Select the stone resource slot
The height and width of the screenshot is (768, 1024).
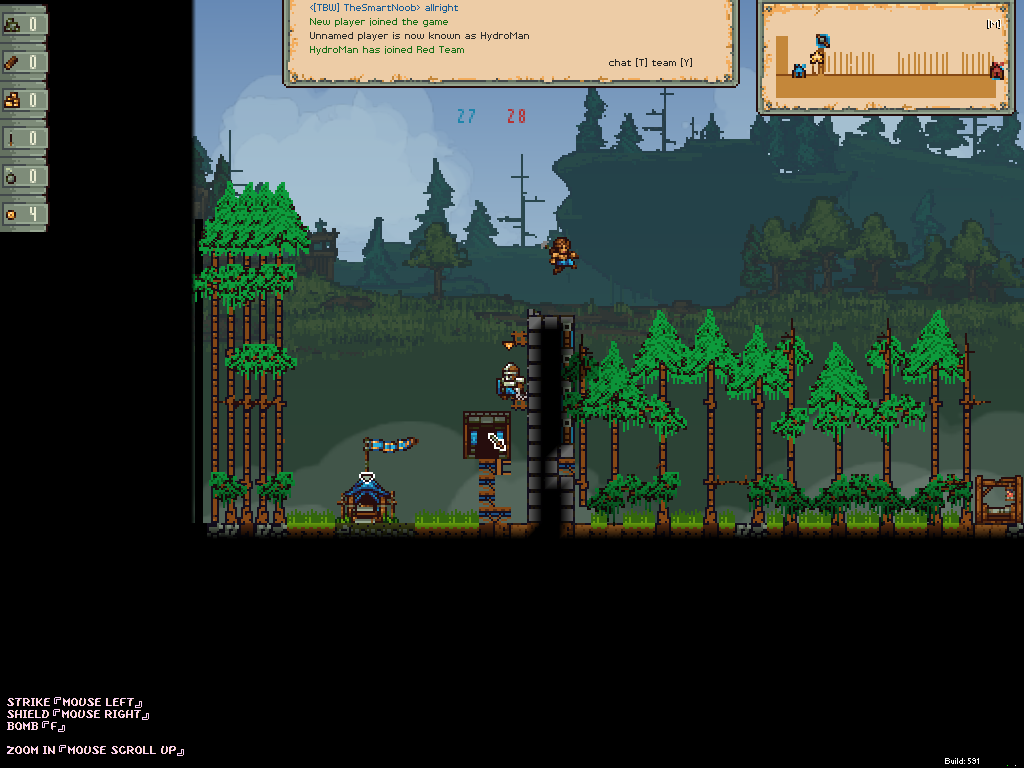(24, 24)
